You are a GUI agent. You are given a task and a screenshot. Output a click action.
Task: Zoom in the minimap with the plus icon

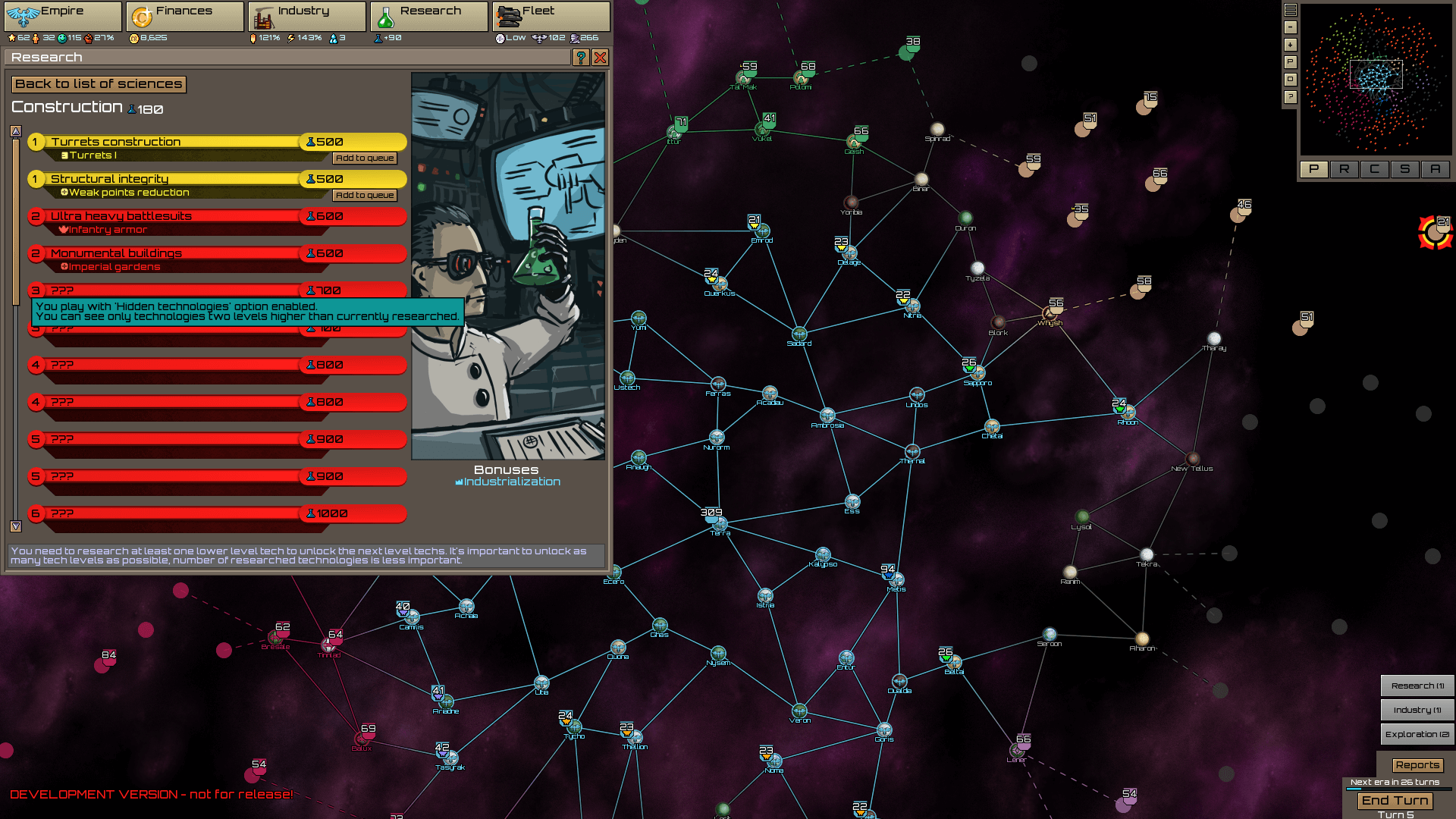(1290, 45)
